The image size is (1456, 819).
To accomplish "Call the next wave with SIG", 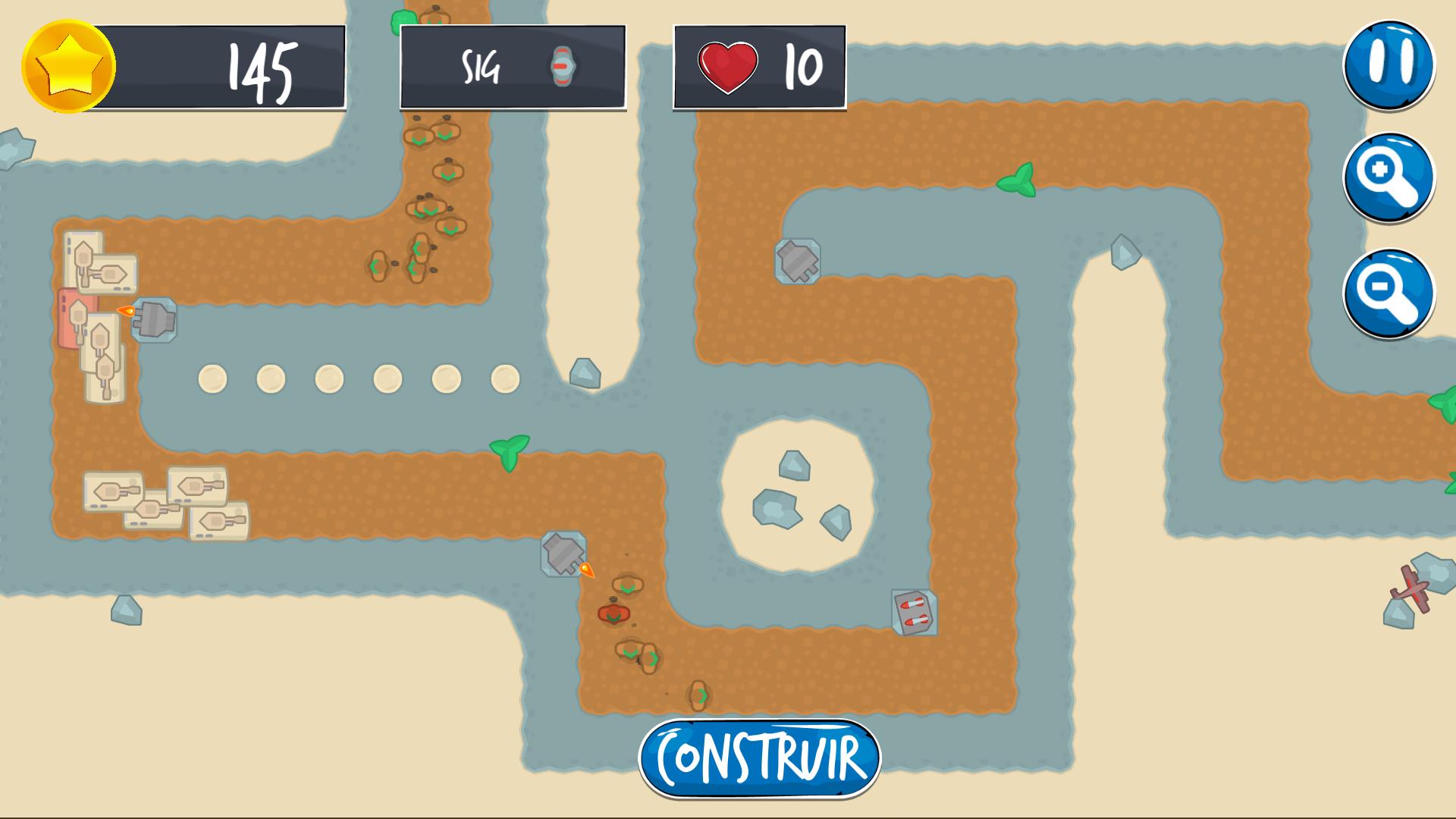I will (x=513, y=67).
